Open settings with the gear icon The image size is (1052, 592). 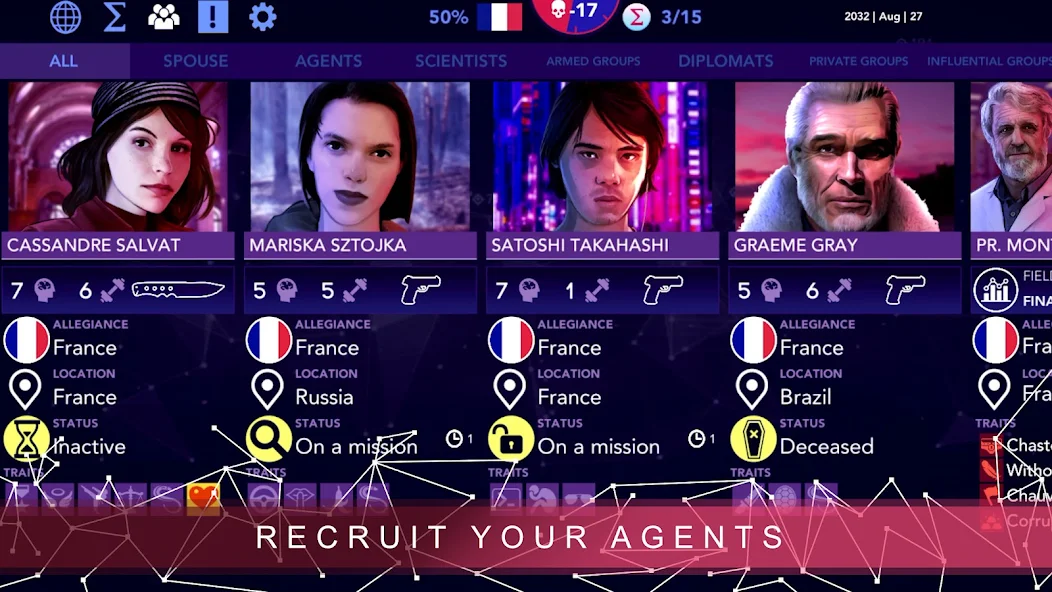(262, 17)
